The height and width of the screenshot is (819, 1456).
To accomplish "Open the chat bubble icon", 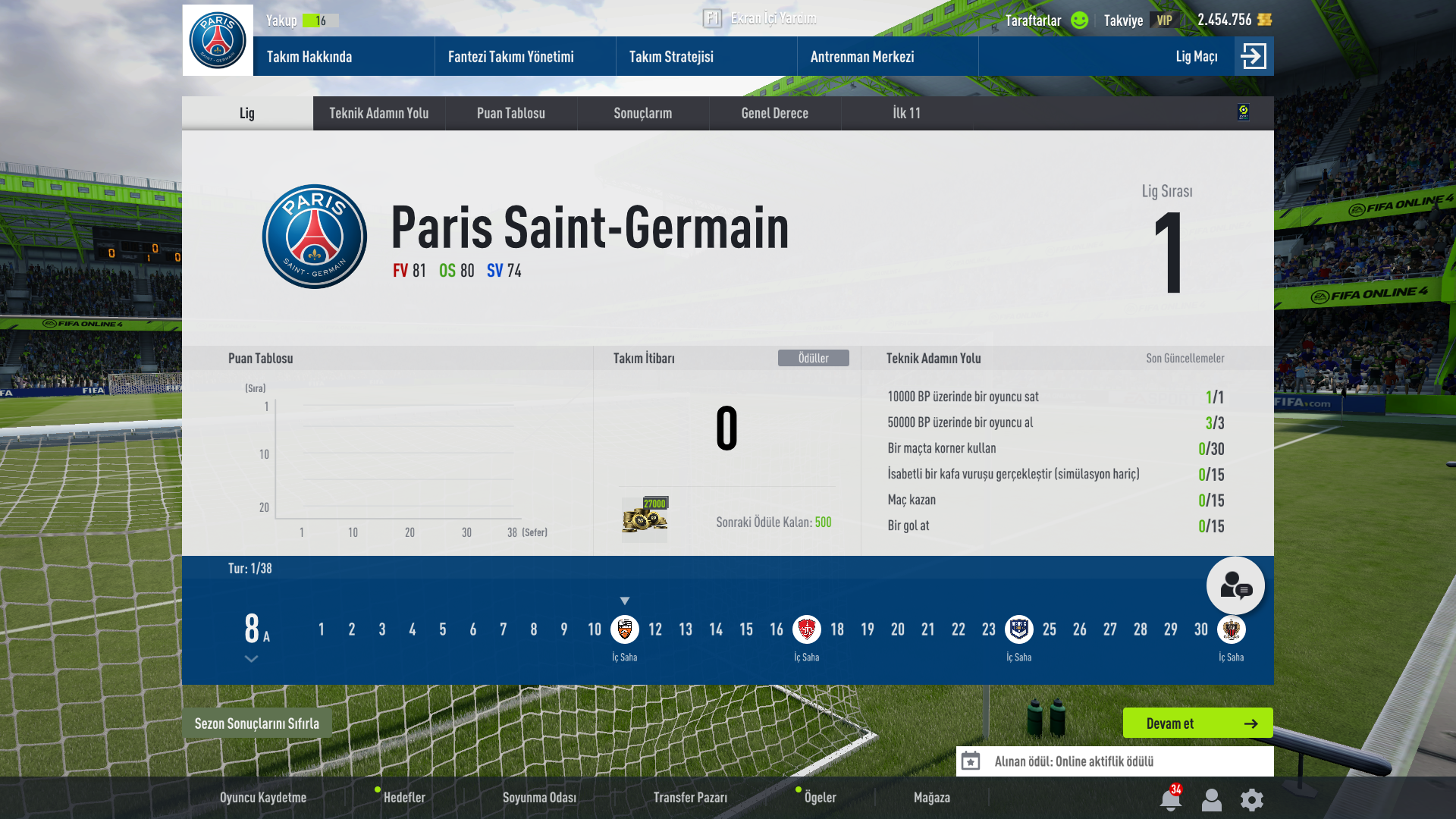I will 1235,585.
